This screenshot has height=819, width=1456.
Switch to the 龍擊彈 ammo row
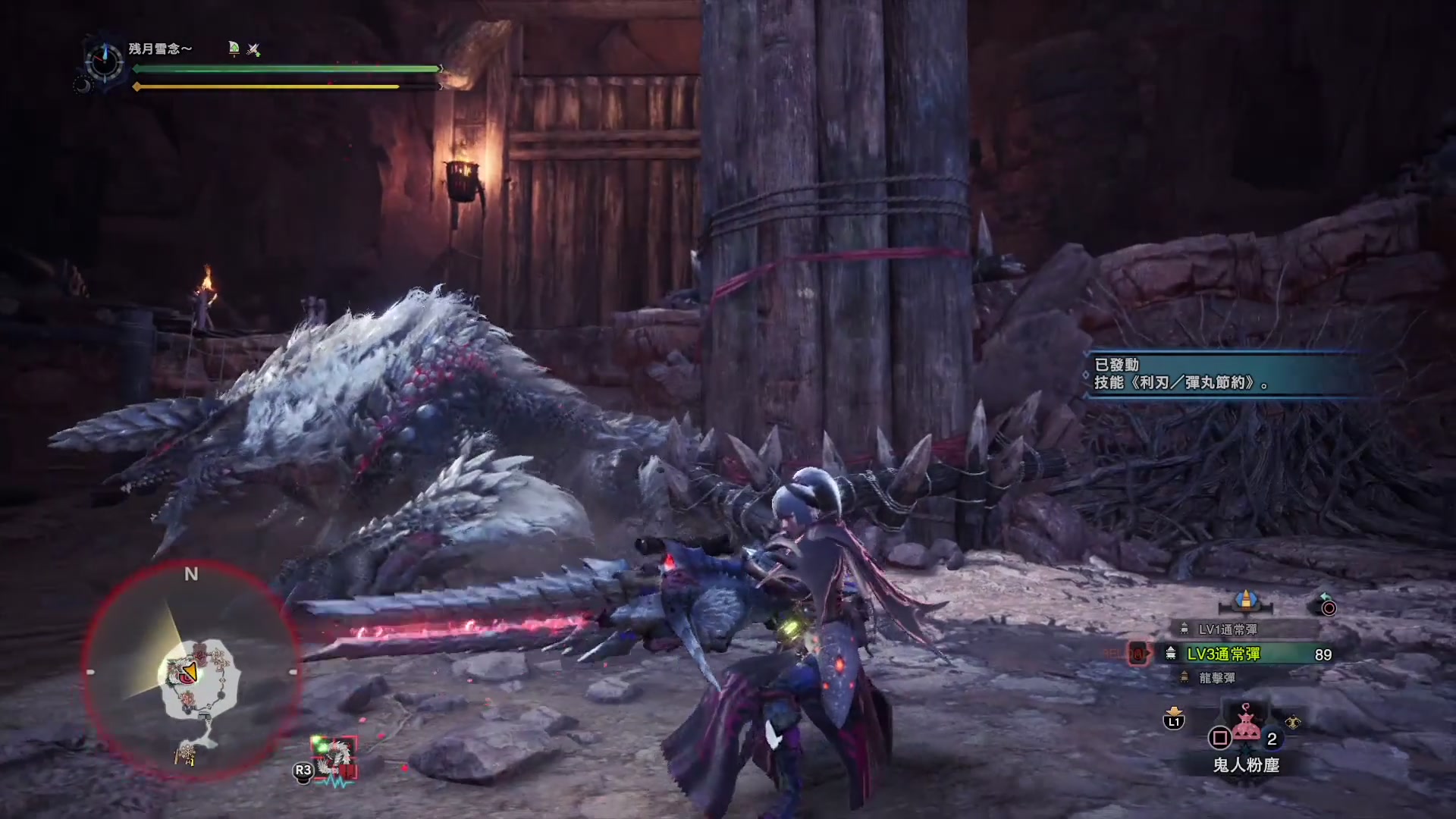pos(1216,678)
